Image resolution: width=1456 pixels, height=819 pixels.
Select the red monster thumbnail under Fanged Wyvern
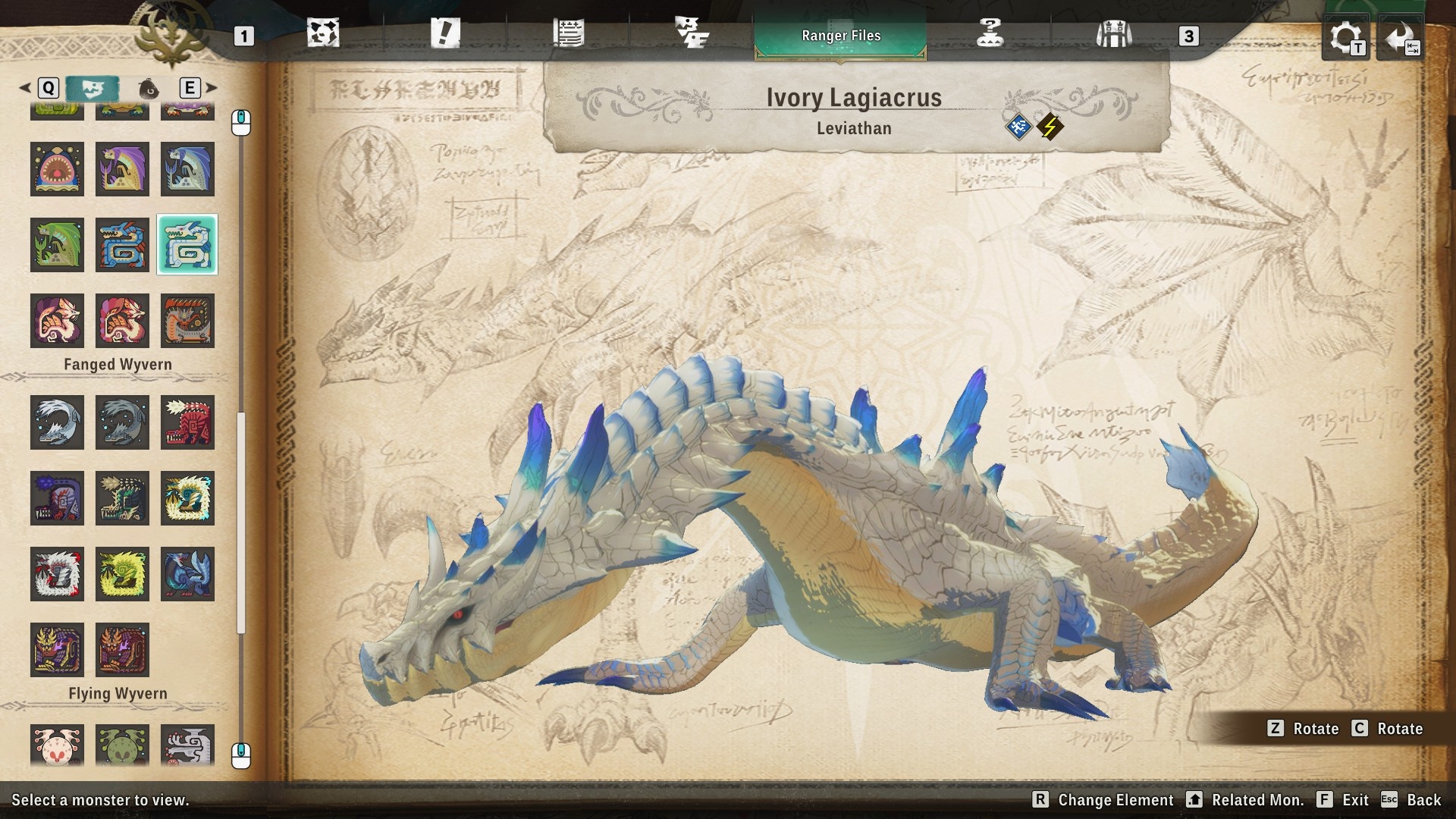click(187, 422)
